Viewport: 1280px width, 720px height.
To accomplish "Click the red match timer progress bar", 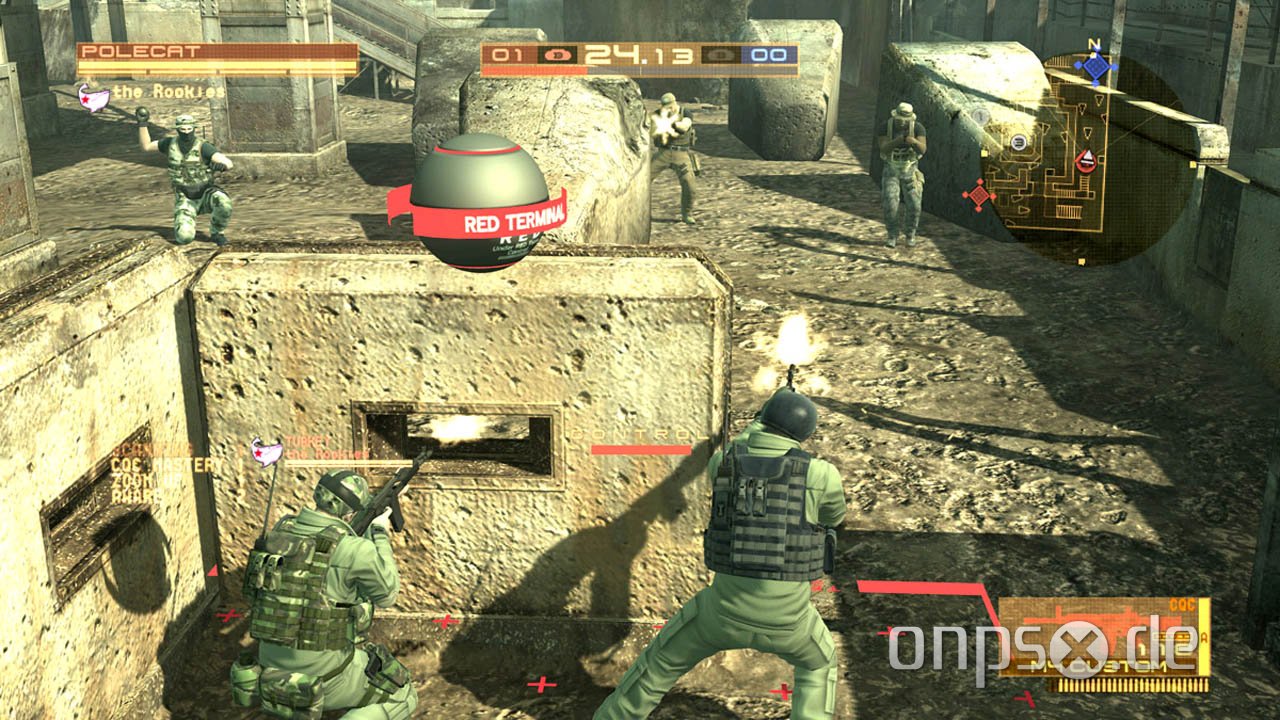I will pyautogui.click(x=530, y=70).
